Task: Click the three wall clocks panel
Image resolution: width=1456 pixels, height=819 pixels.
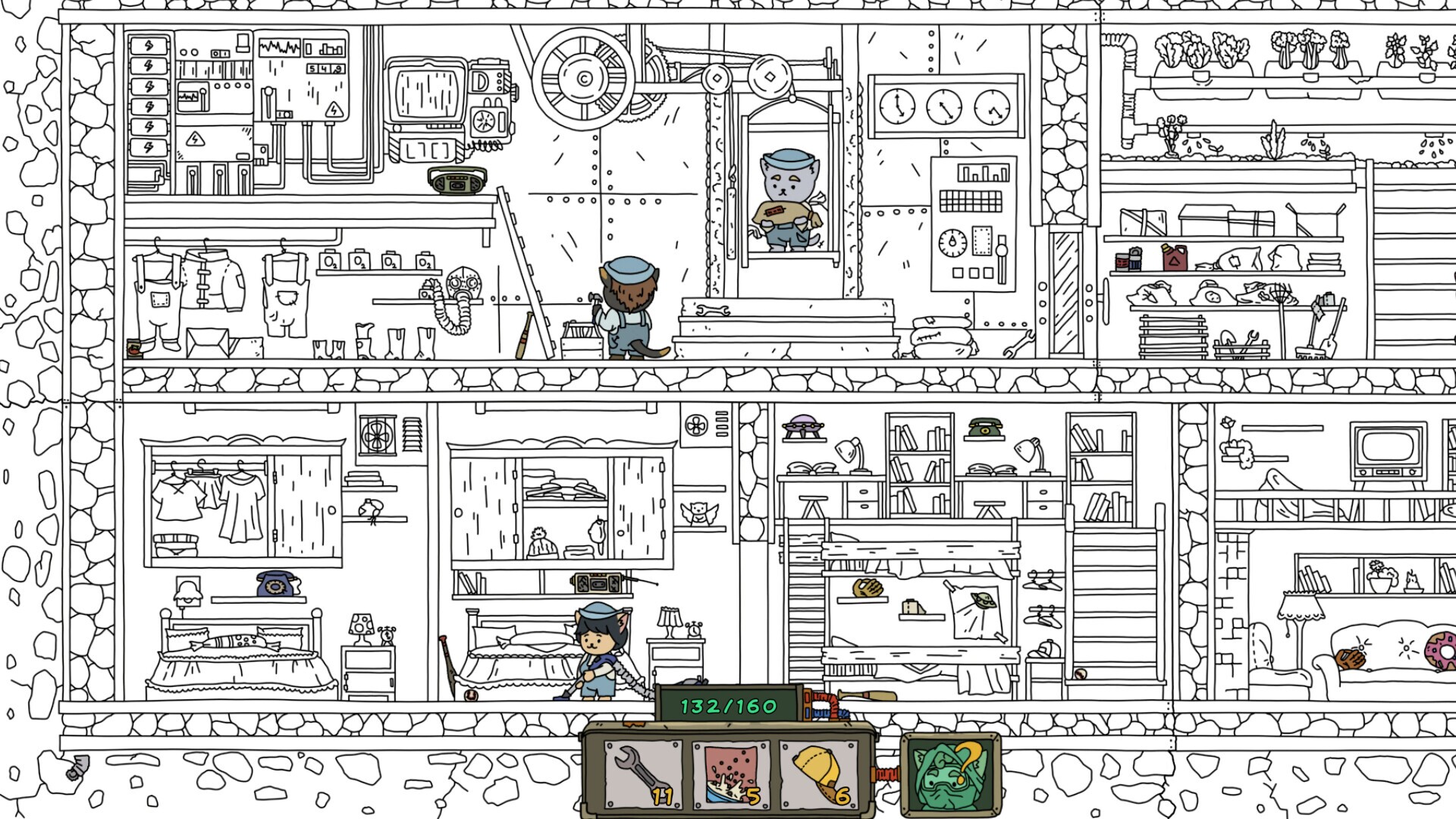Action: click(943, 106)
